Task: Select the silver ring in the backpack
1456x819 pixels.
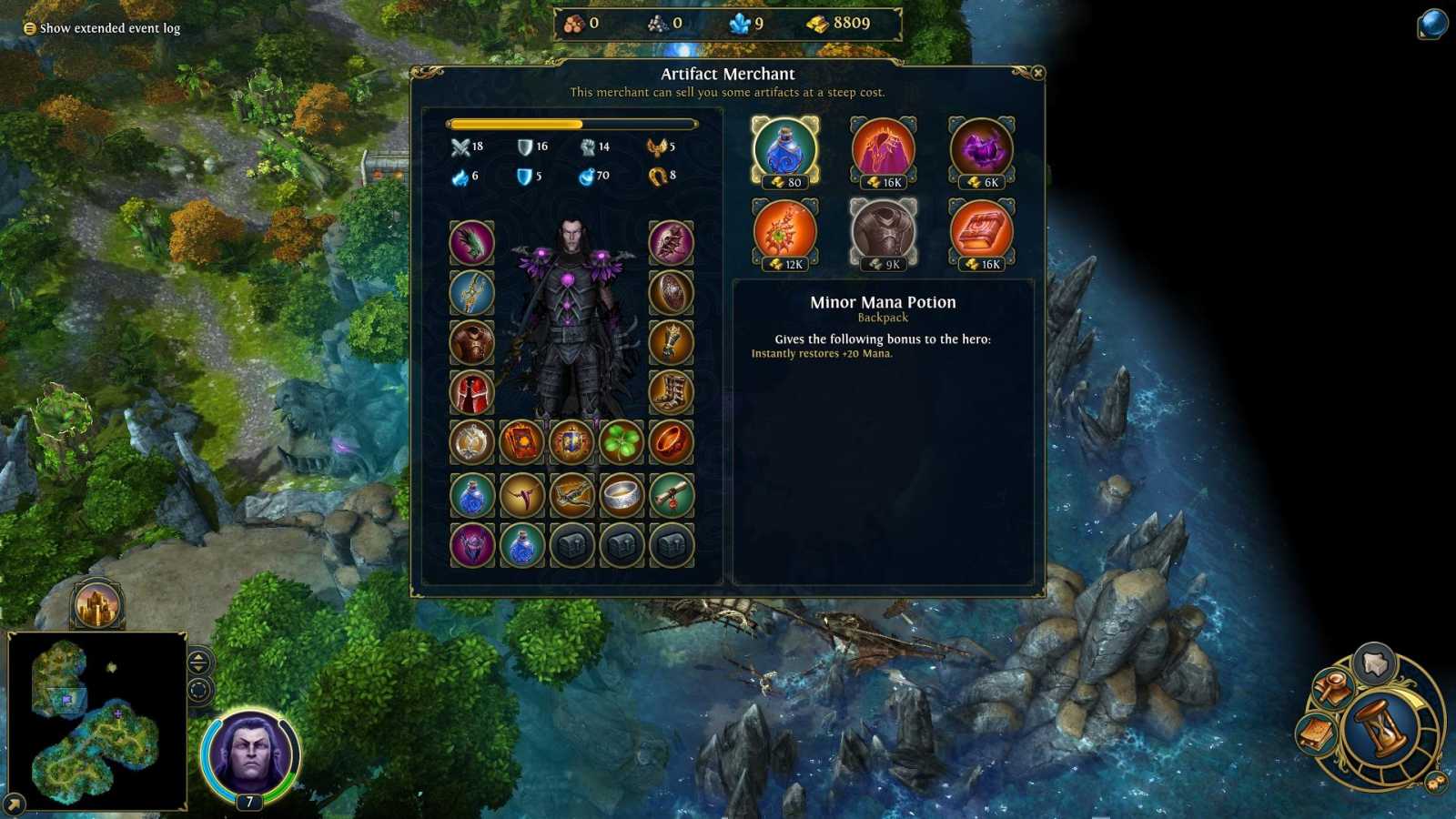Action: click(x=622, y=494)
